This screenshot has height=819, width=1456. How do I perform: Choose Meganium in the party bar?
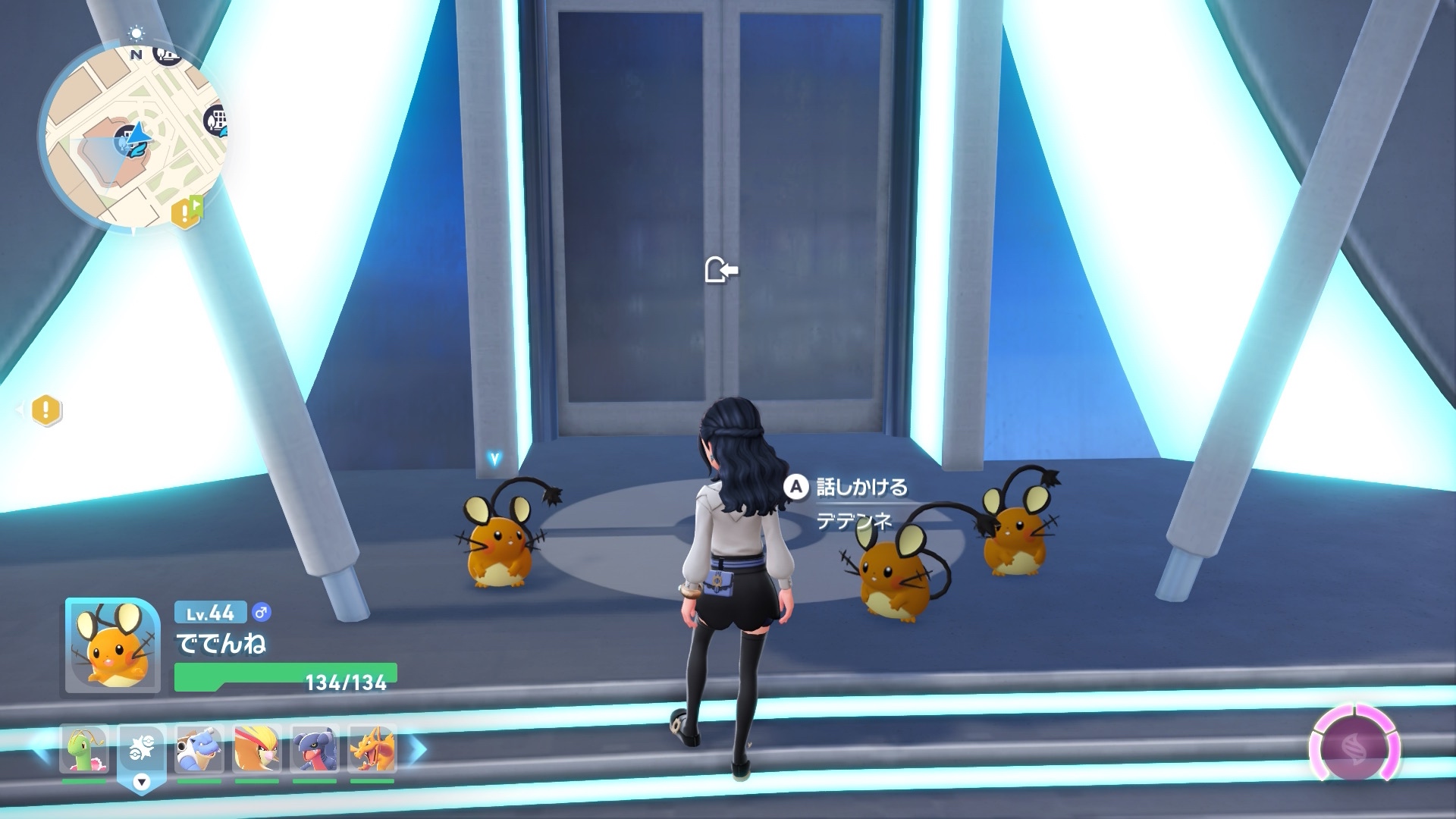pyautogui.click(x=84, y=749)
